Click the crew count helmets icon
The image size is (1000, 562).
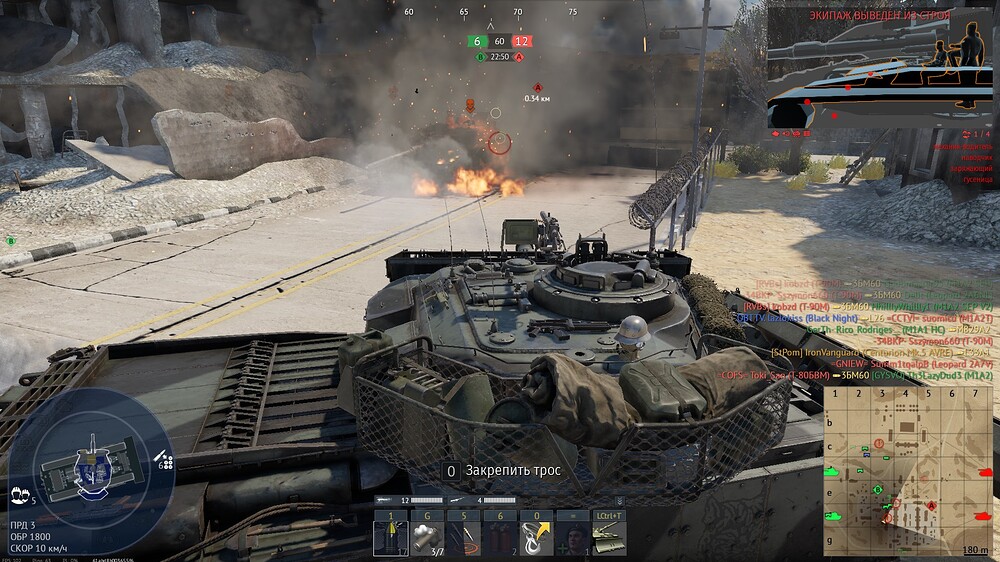(x=19, y=493)
